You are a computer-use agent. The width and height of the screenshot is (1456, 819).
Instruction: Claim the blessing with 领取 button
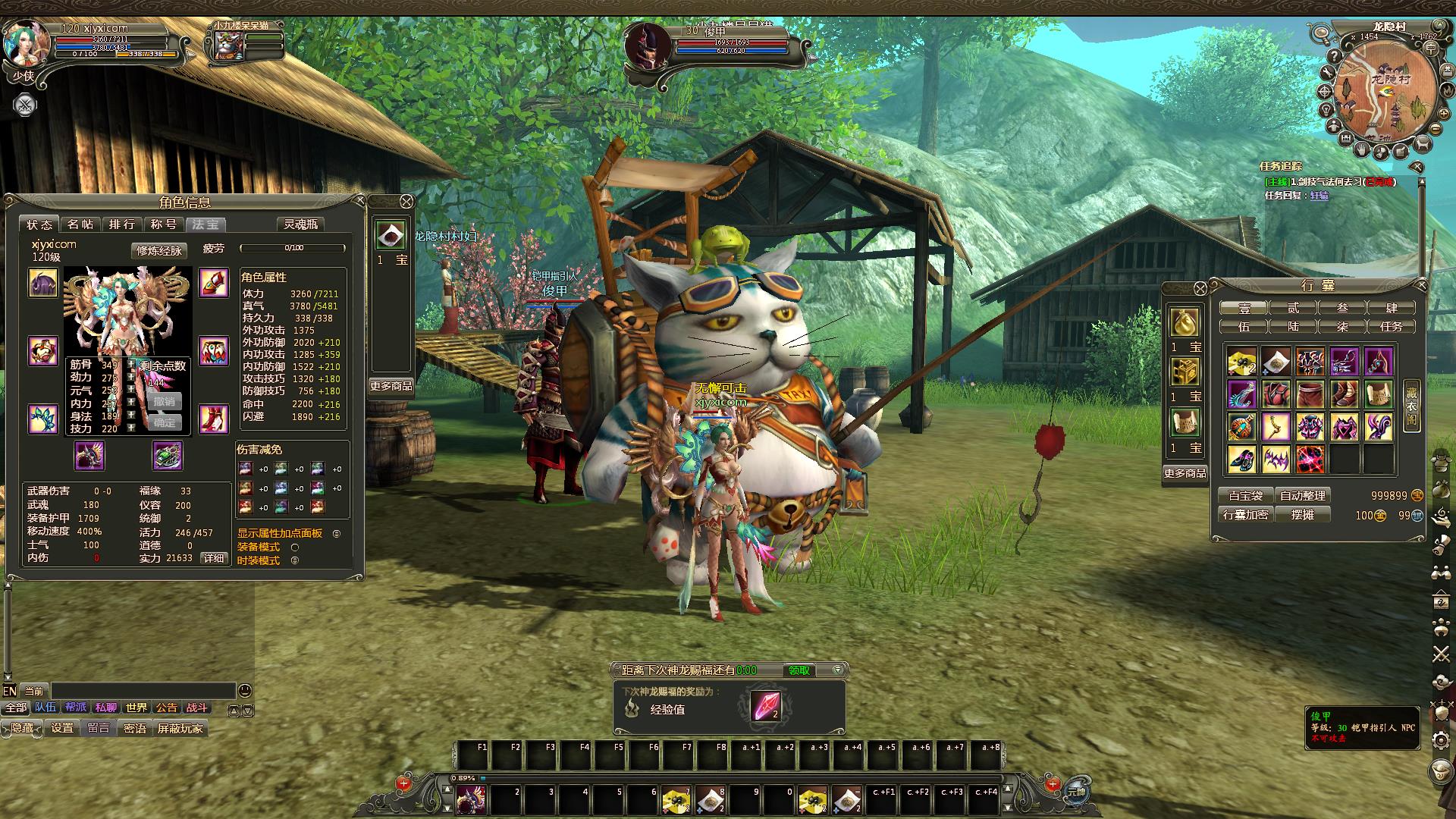click(x=799, y=670)
